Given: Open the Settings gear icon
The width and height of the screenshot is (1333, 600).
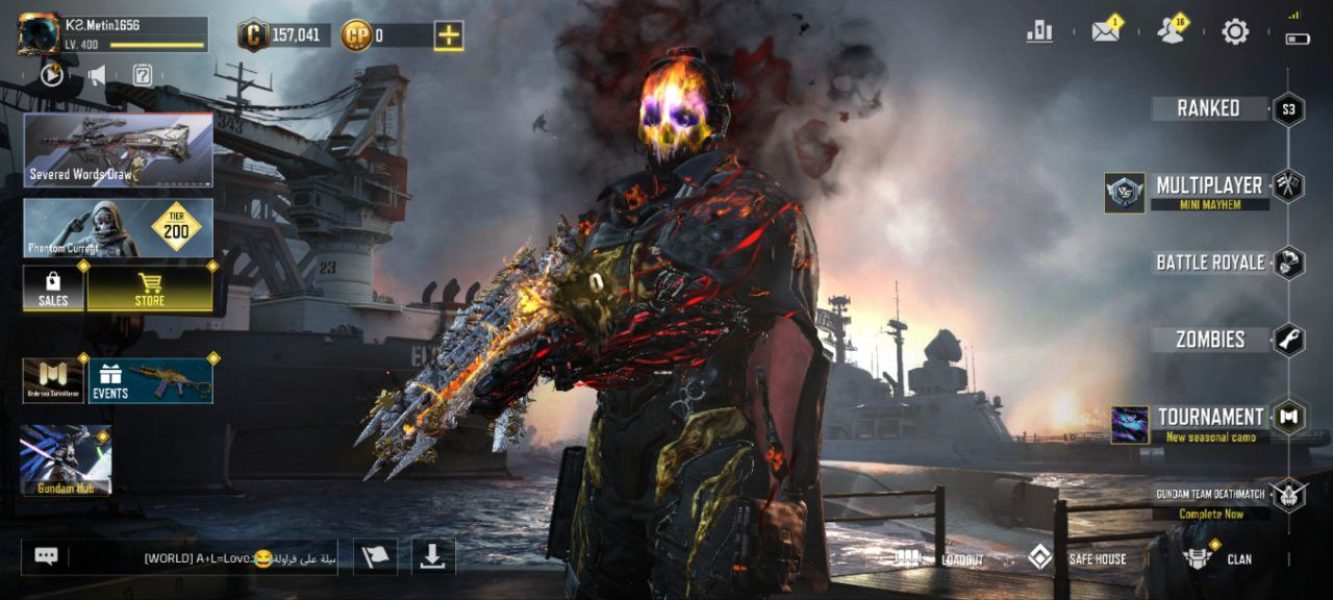Looking at the screenshot, I should (x=1235, y=32).
